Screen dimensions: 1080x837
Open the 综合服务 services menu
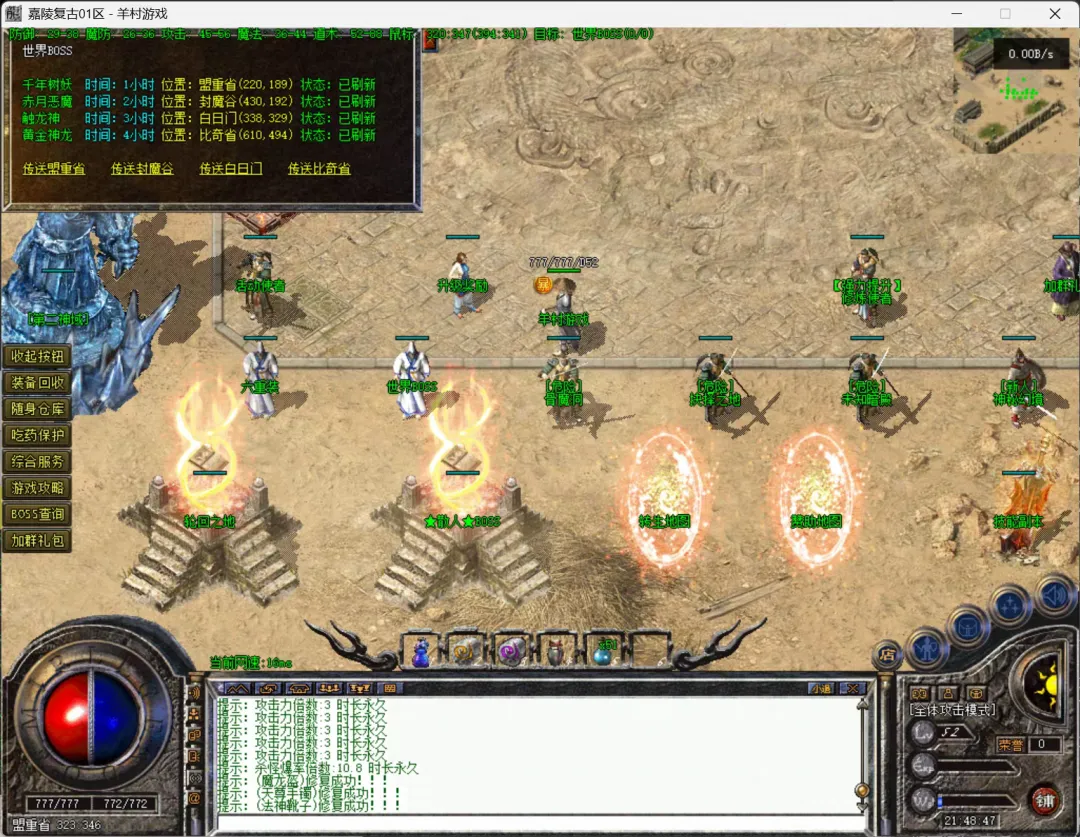(x=37, y=461)
